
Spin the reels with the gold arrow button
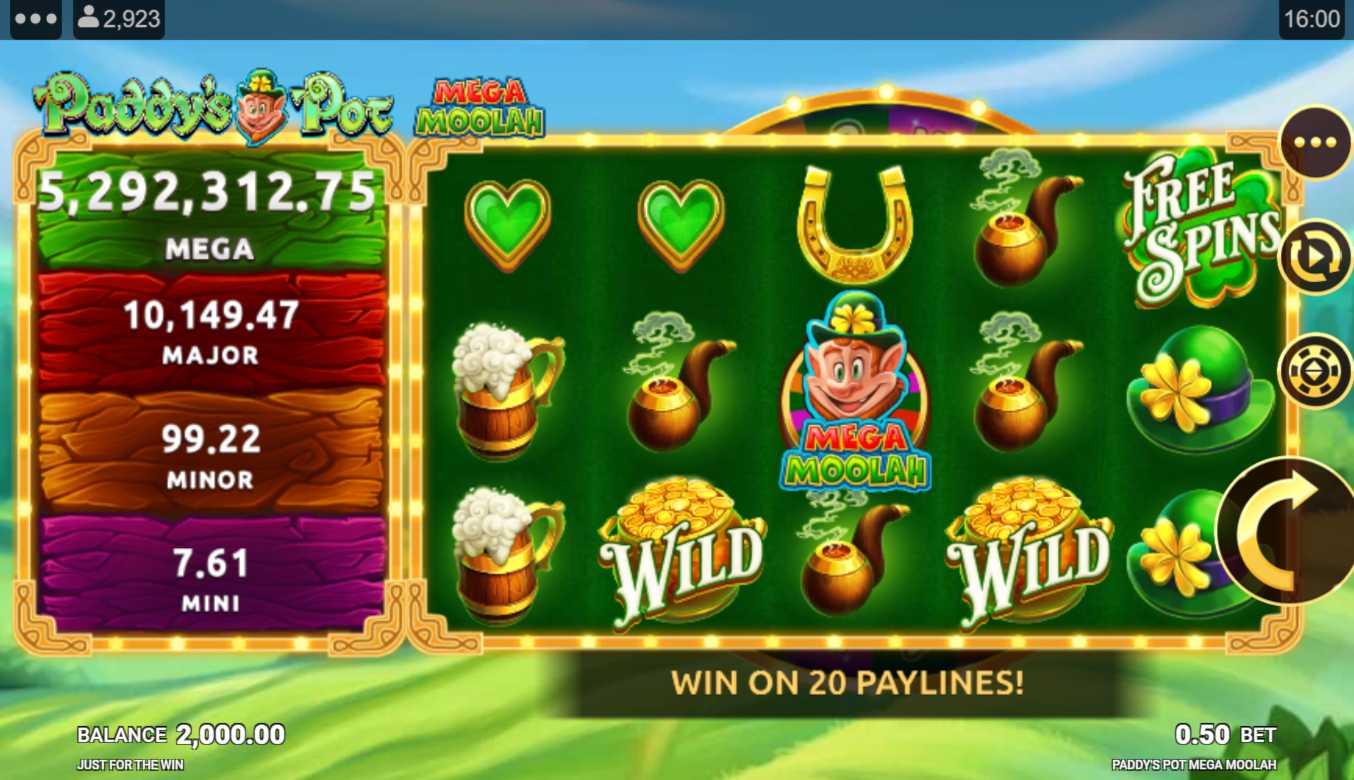[x=1287, y=531]
